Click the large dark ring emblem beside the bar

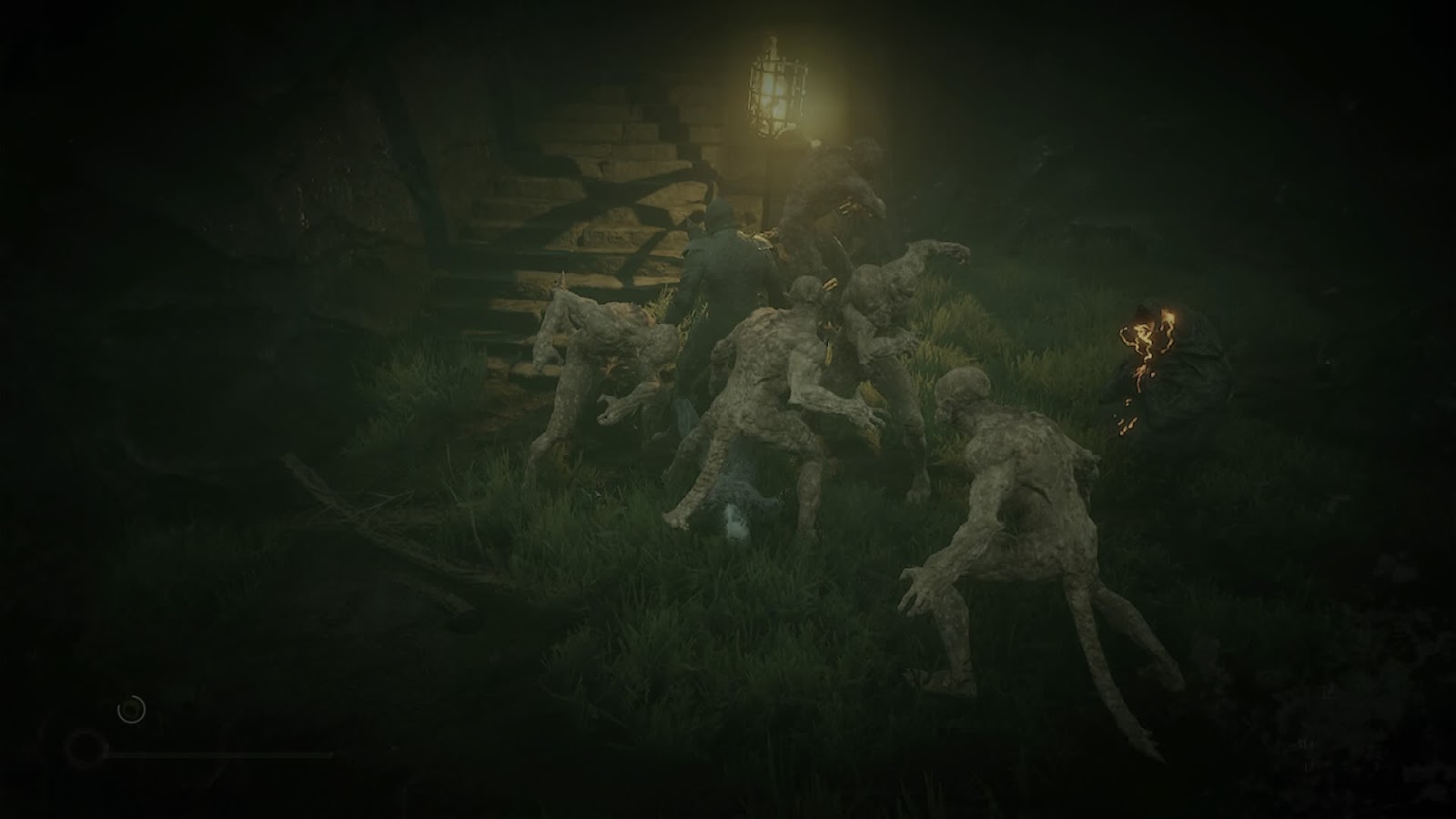tap(86, 749)
